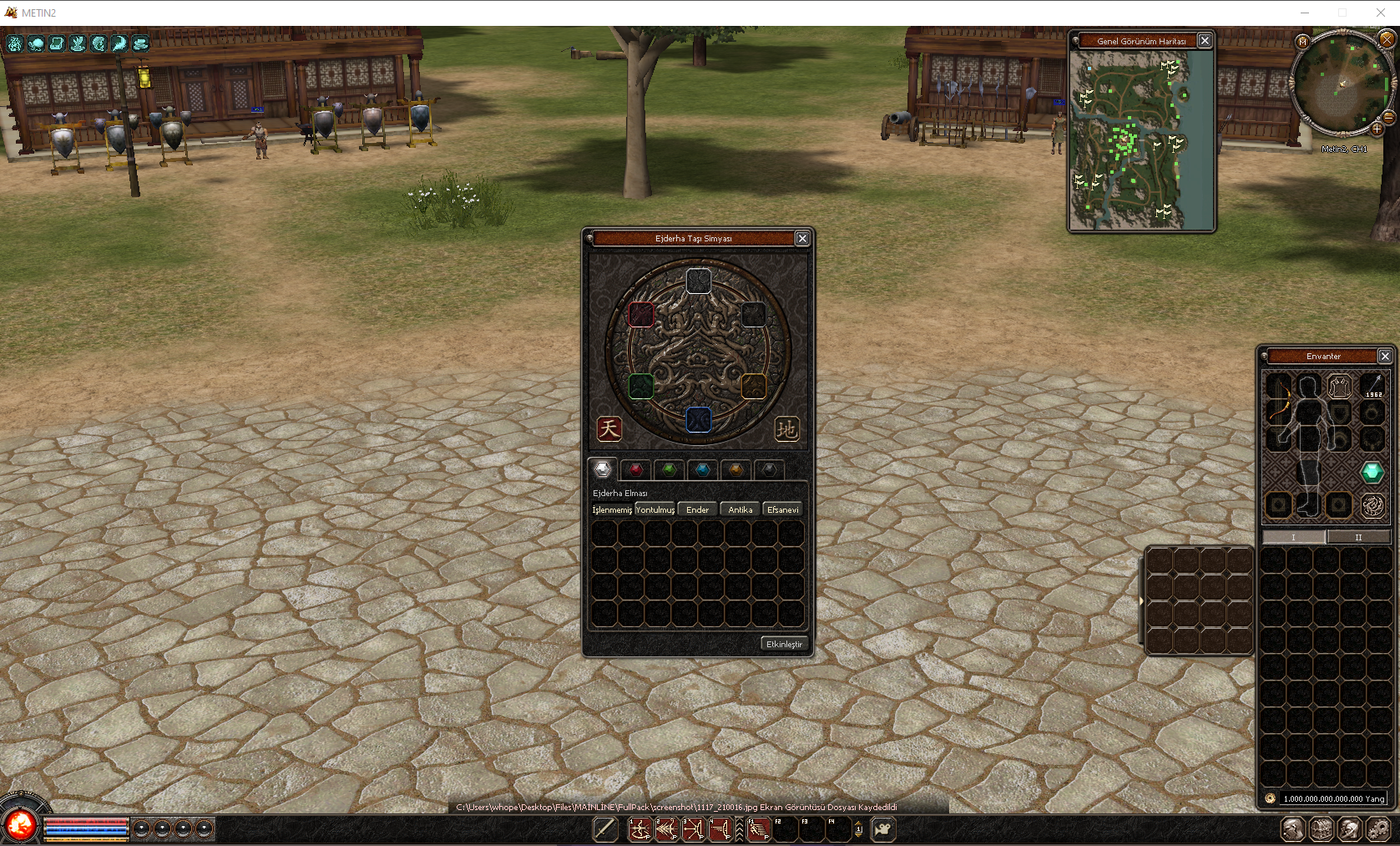Screen dimensions: 1400x846
Task: Select the green gem in the inventory equipment area
Action: (1372, 472)
